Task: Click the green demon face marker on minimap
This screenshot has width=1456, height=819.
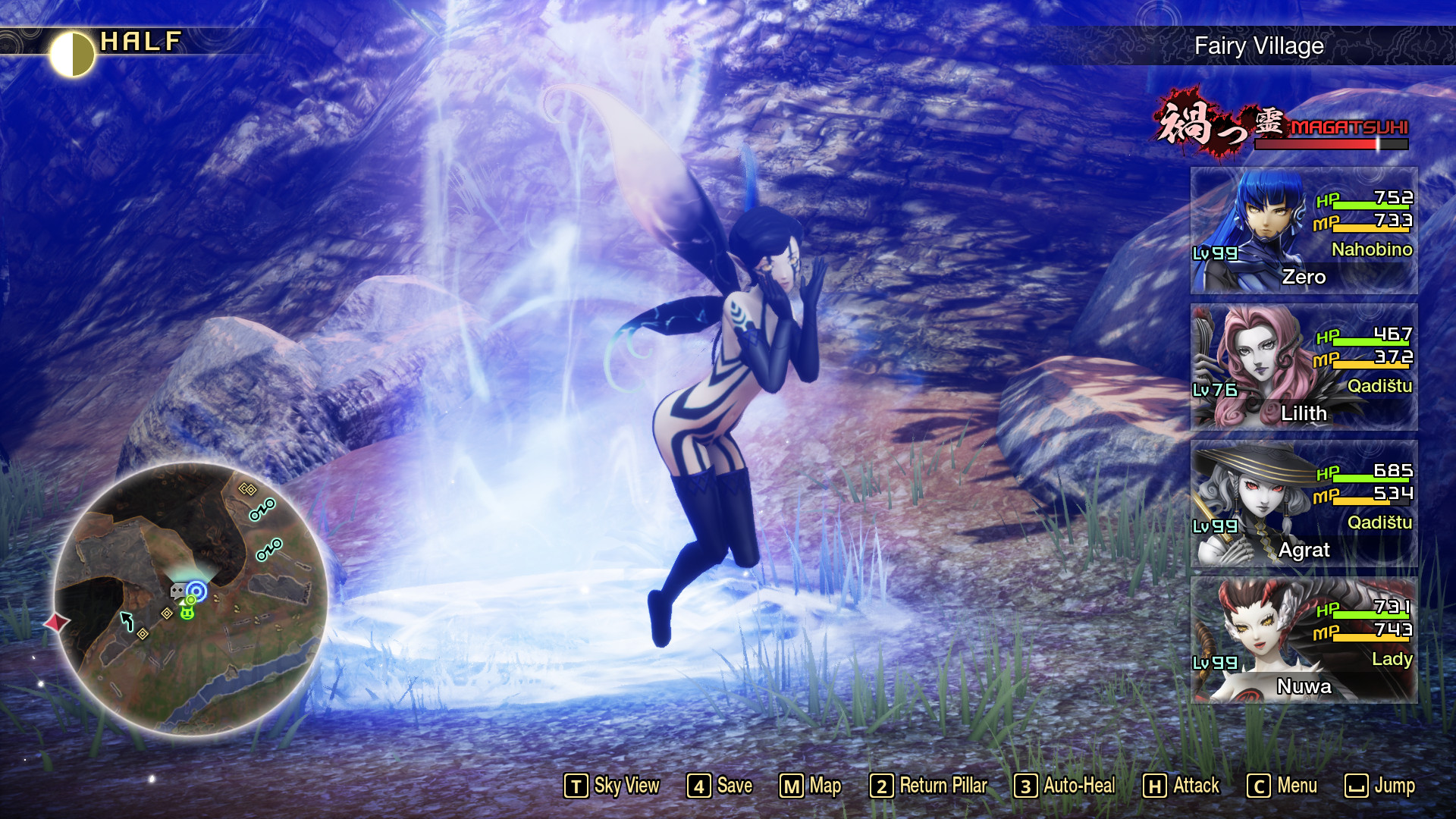Action: (x=187, y=611)
